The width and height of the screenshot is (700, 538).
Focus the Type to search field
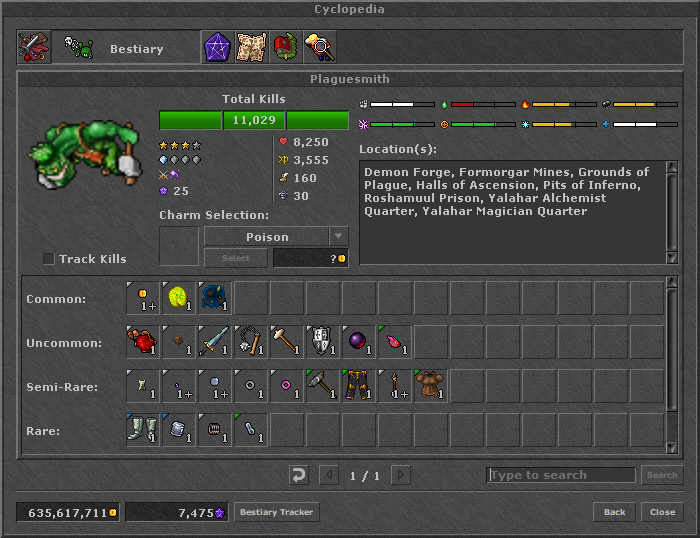point(561,475)
